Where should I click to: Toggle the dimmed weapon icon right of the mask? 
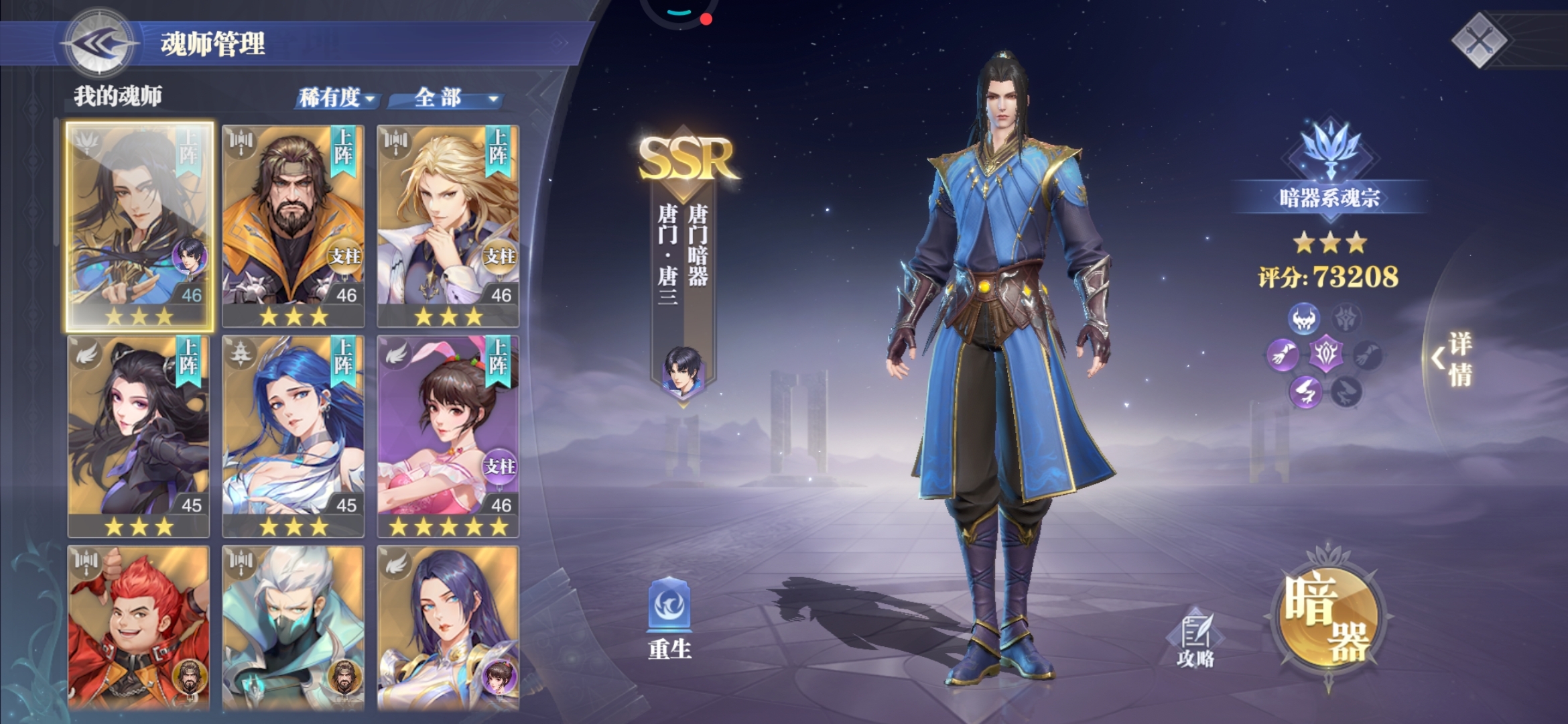click(1345, 317)
